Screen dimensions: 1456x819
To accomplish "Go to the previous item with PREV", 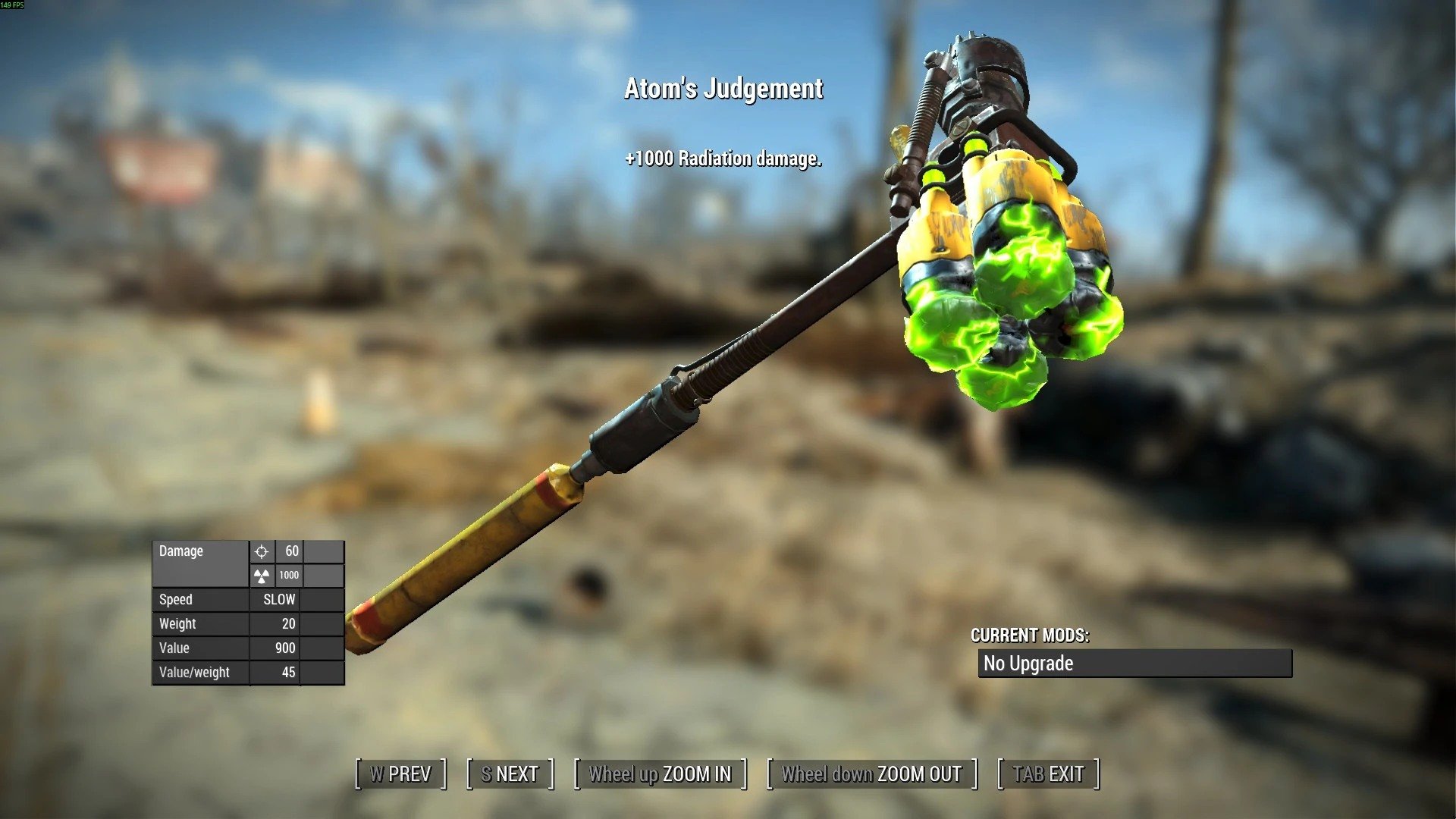I will (x=400, y=774).
